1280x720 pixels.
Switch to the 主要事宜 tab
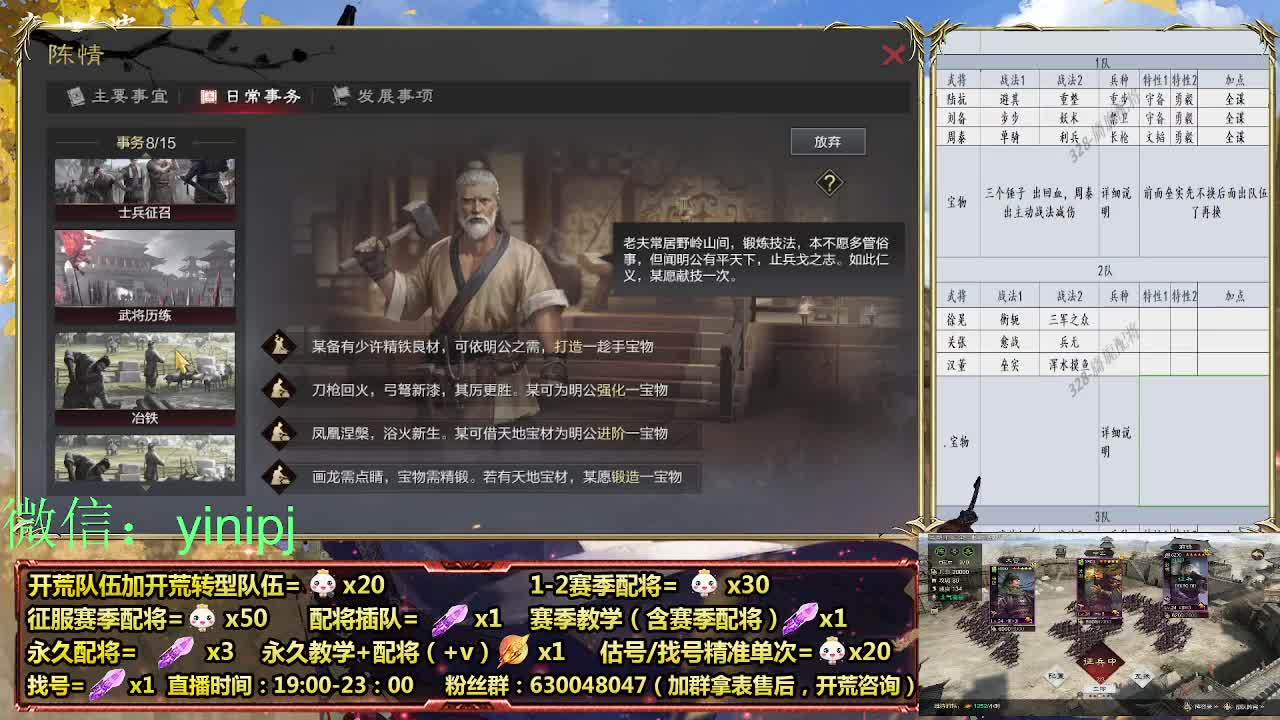point(135,97)
